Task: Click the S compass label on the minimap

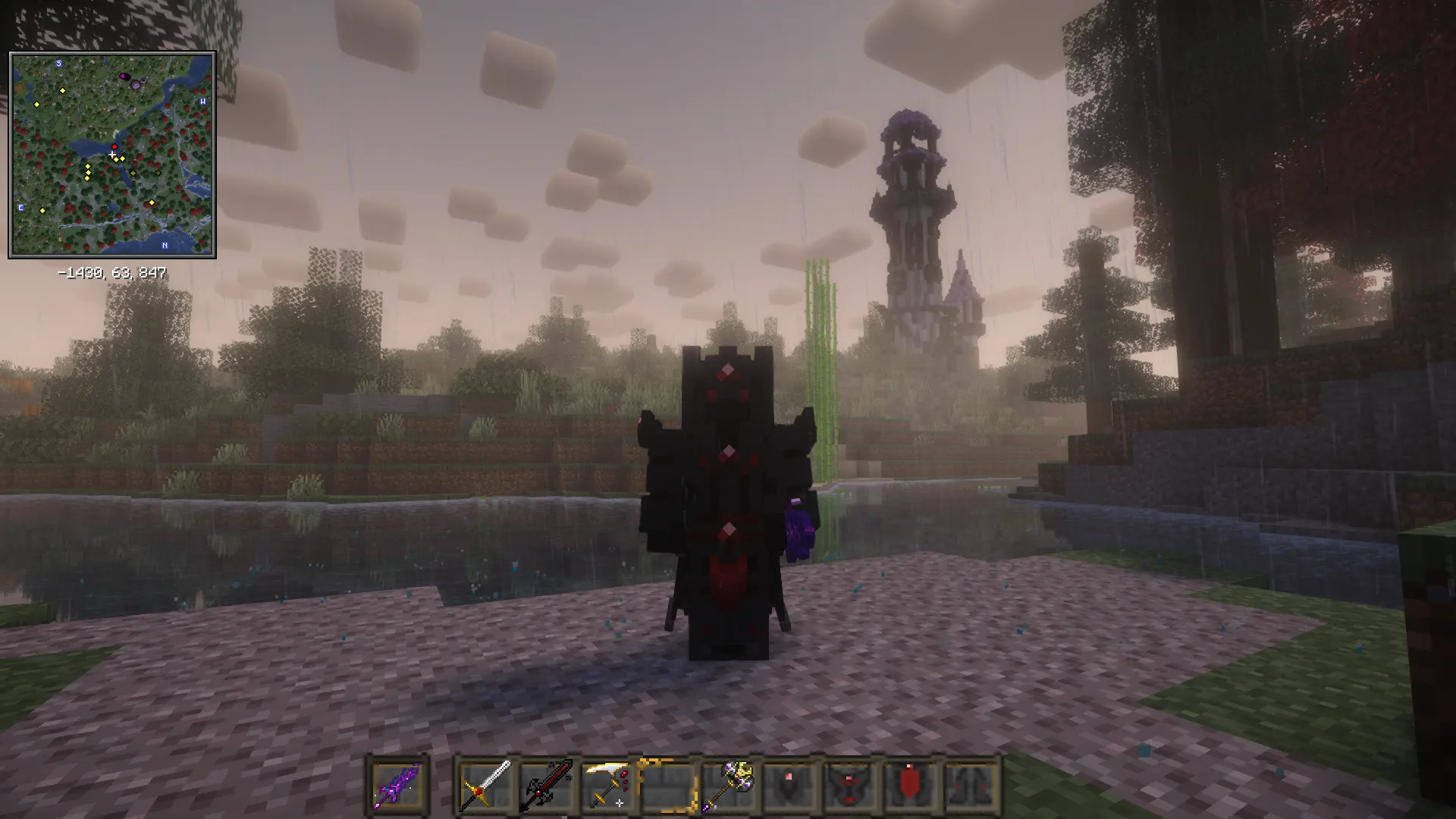Action: 58,64
